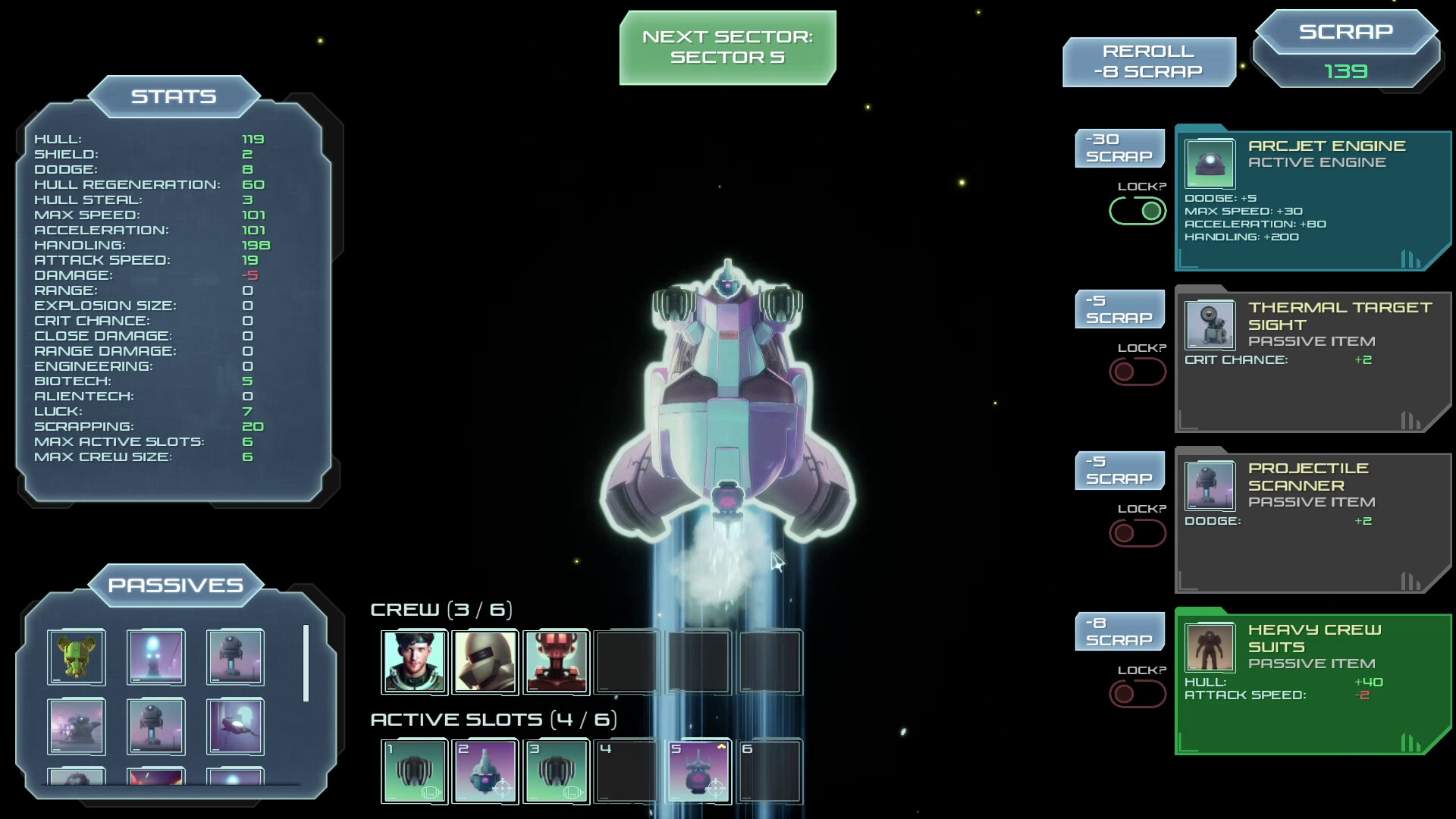Select the green alien head passive

pyautogui.click(x=76, y=657)
